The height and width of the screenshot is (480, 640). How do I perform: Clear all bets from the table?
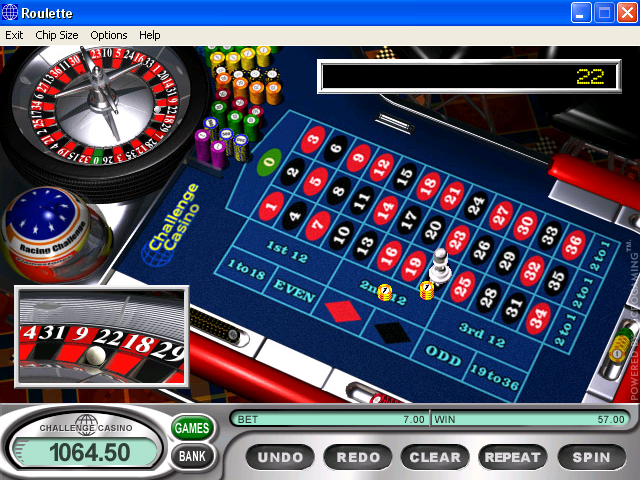coord(435,457)
